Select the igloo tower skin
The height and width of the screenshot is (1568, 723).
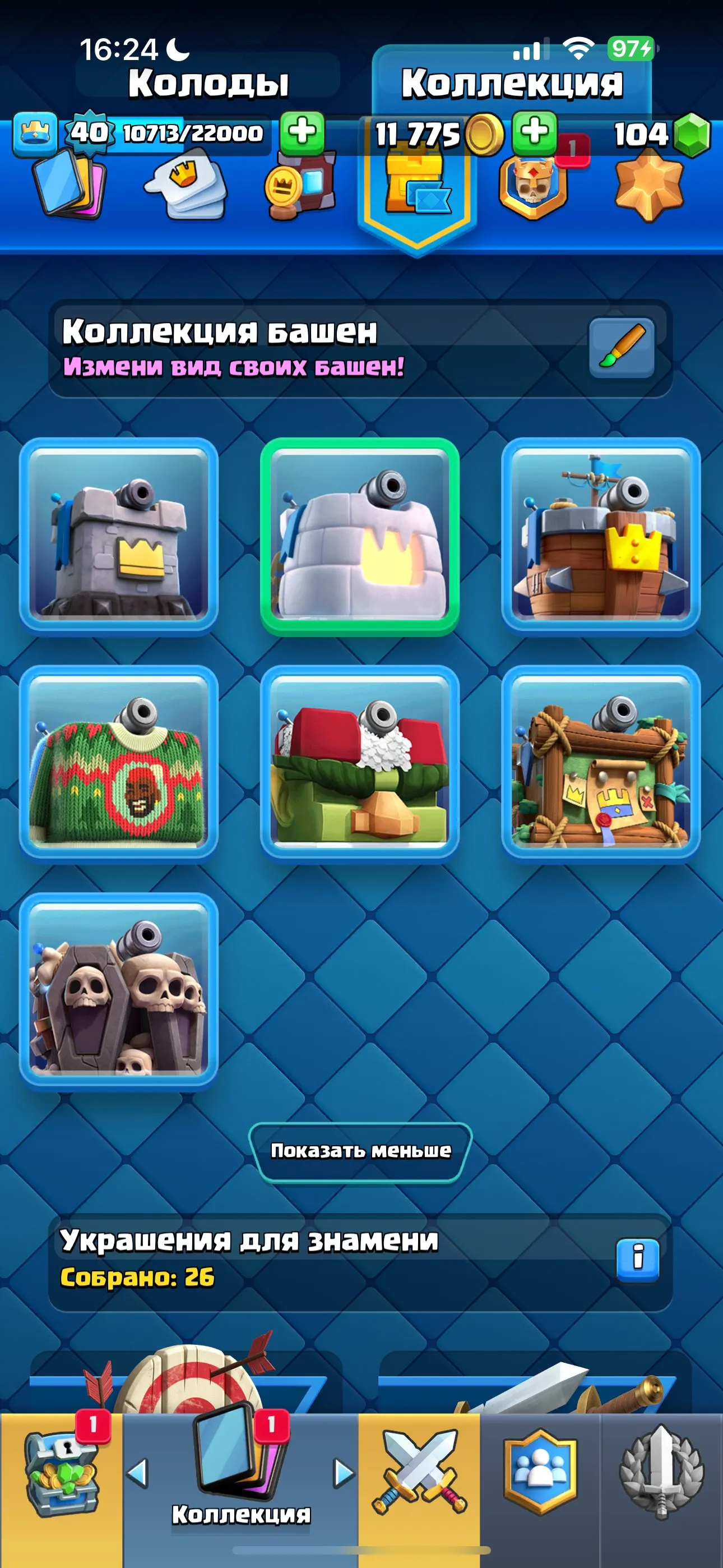(x=361, y=536)
